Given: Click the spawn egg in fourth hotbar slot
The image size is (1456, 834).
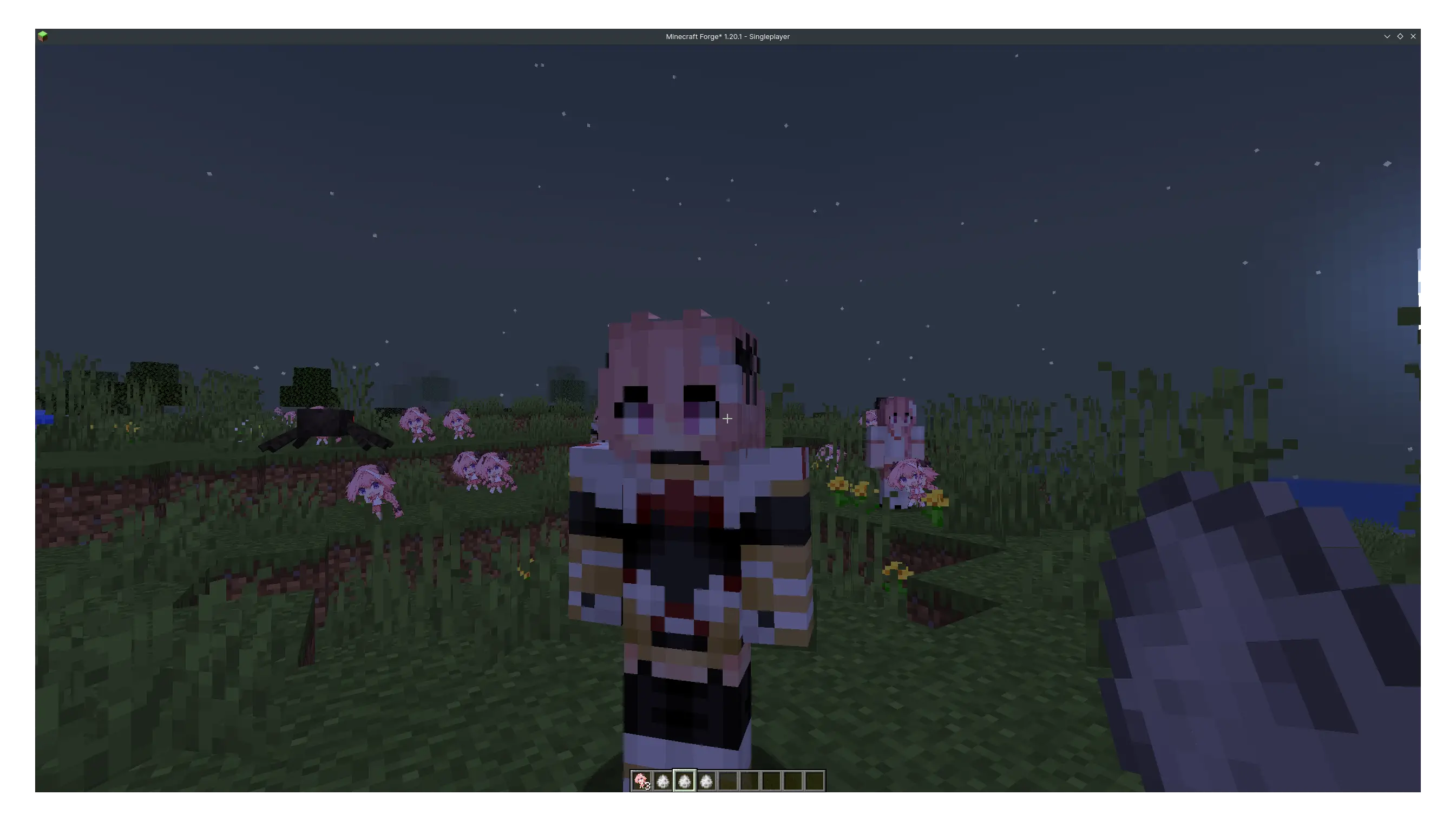Looking at the screenshot, I should point(706,782).
